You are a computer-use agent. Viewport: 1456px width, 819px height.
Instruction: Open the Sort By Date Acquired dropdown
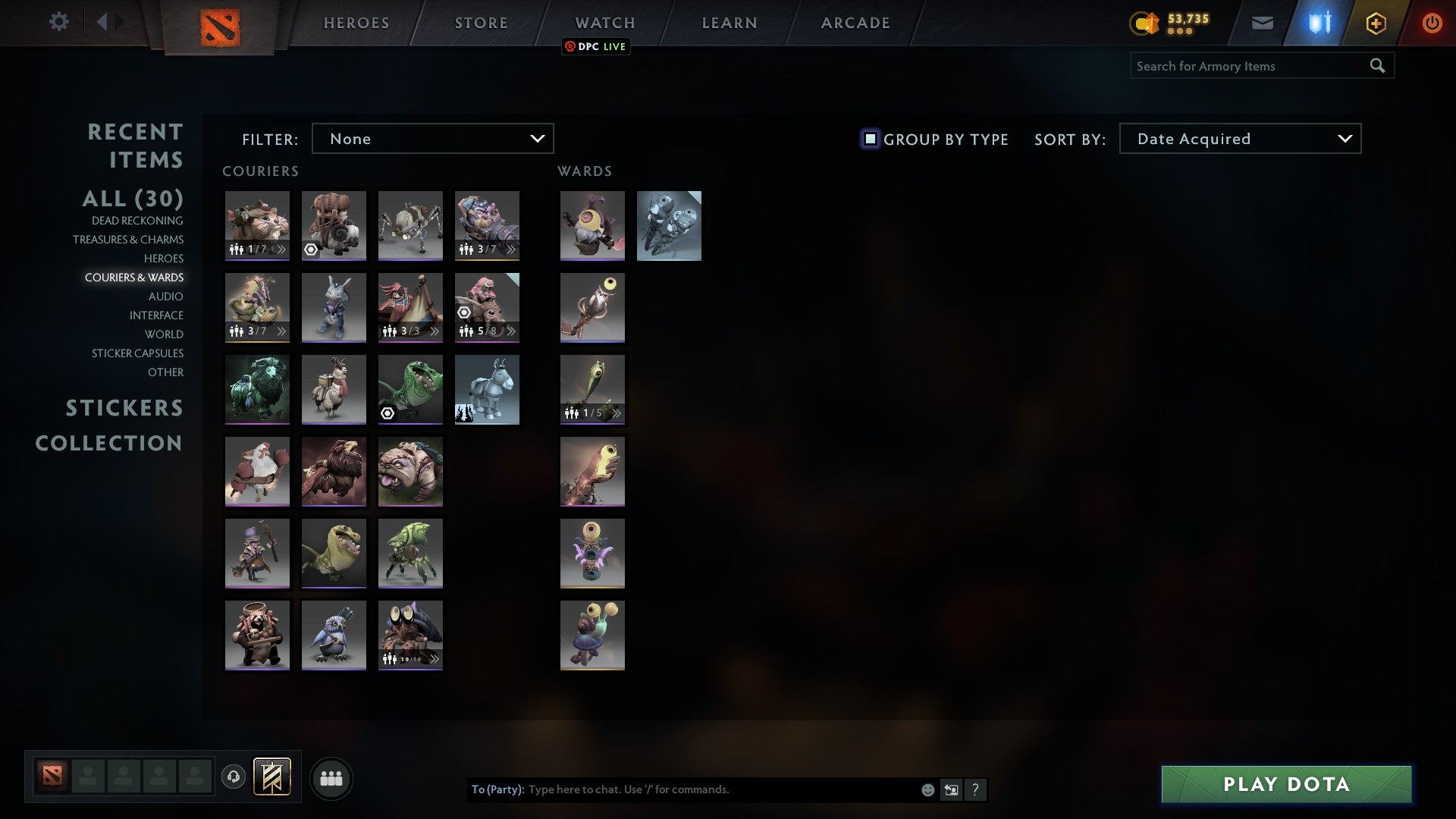pyautogui.click(x=1239, y=139)
